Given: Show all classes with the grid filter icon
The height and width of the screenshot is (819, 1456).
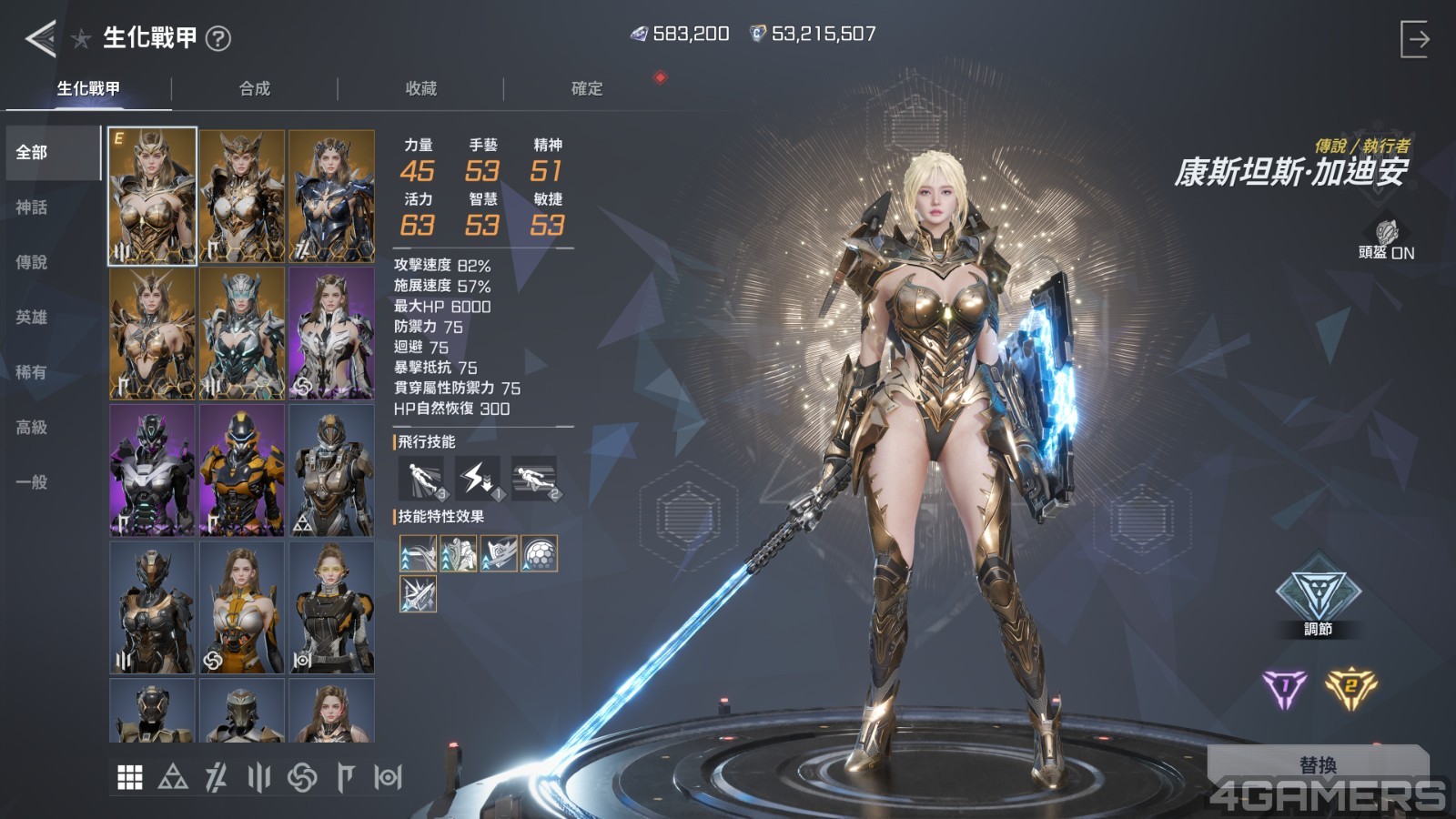Looking at the screenshot, I should tap(130, 777).
